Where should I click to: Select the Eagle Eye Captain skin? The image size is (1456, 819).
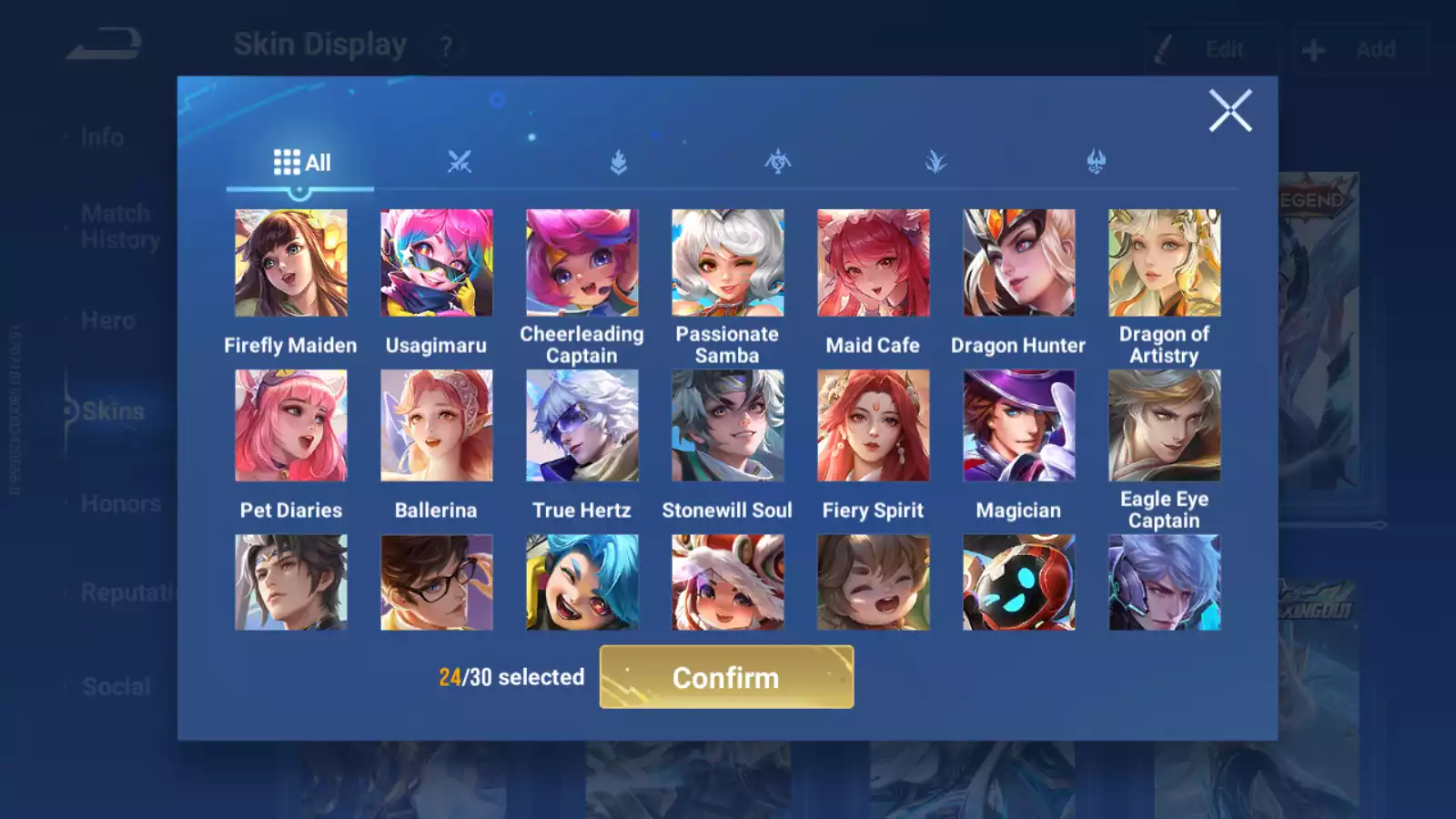coord(1164,425)
